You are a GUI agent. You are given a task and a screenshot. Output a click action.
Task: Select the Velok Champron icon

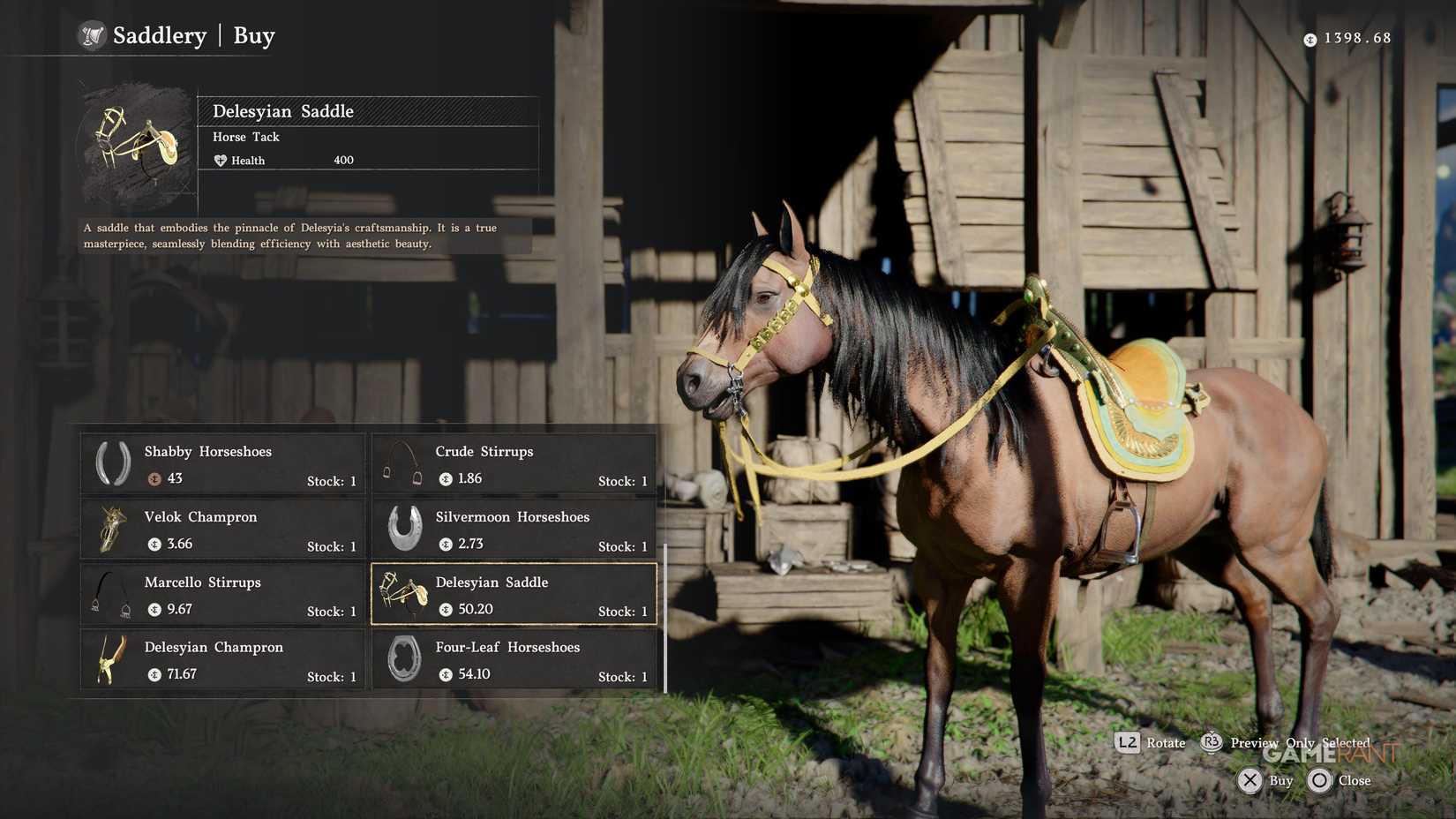click(111, 530)
